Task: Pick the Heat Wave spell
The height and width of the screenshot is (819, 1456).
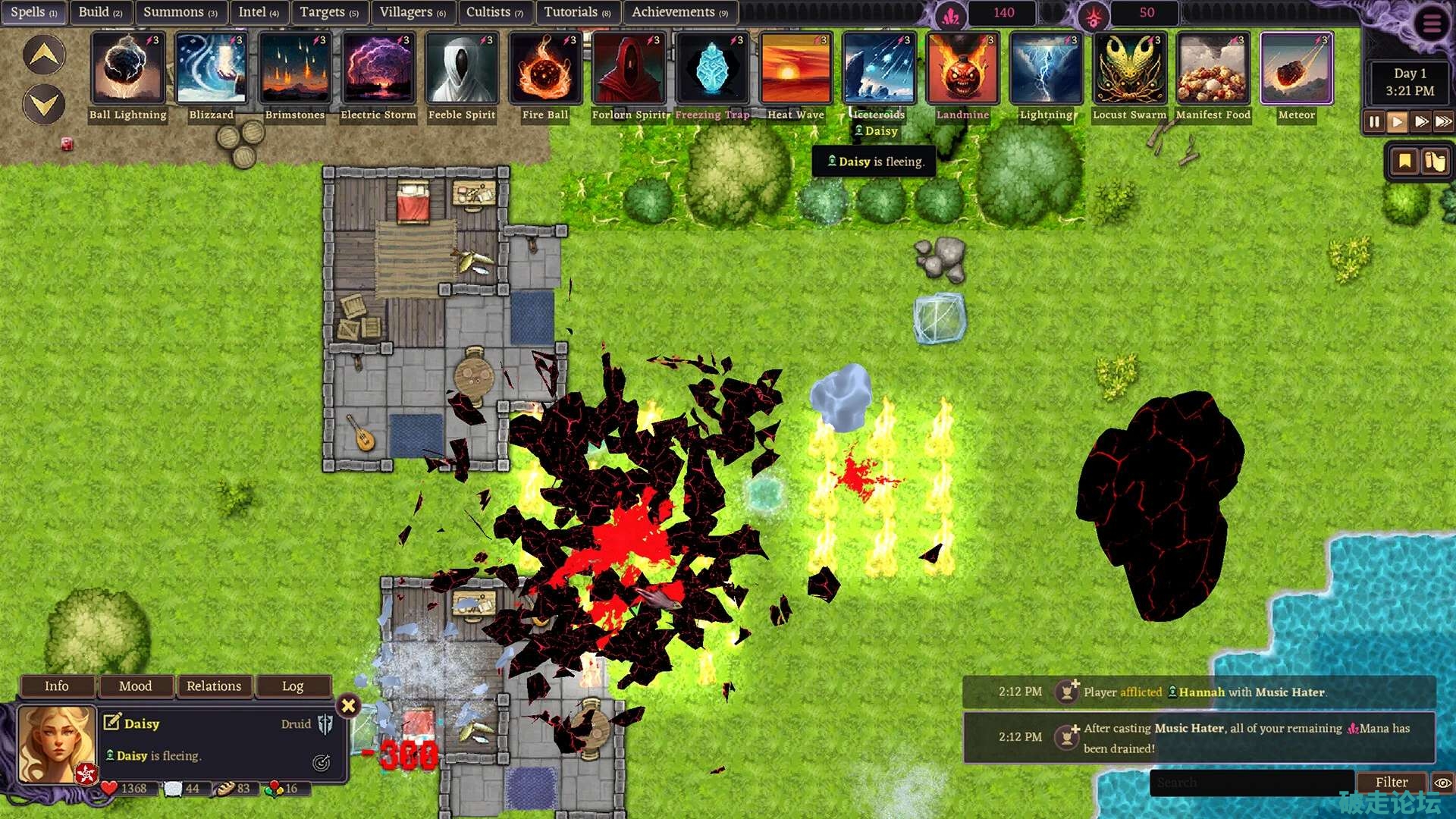Action: 795,69
